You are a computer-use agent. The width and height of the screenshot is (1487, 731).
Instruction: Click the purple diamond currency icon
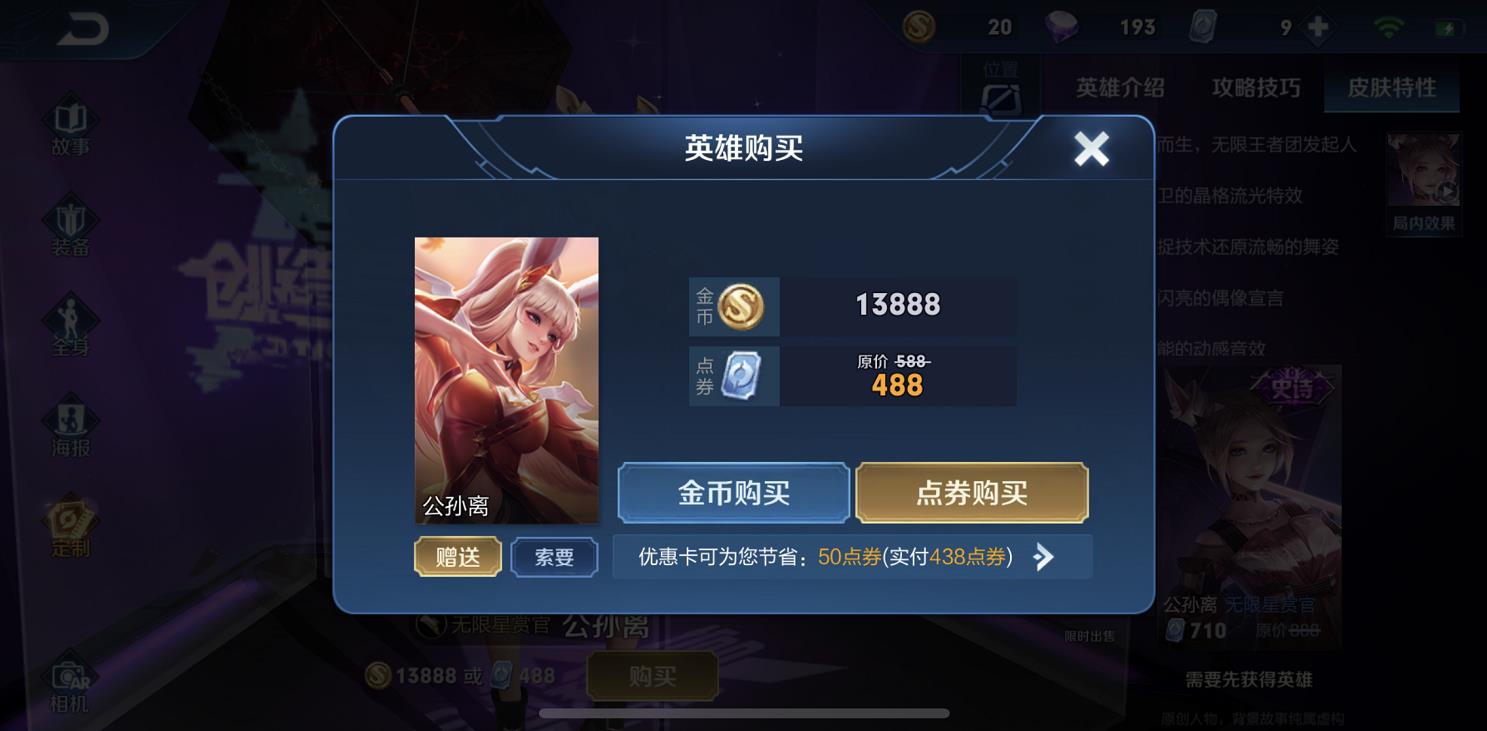pyautogui.click(x=1059, y=26)
